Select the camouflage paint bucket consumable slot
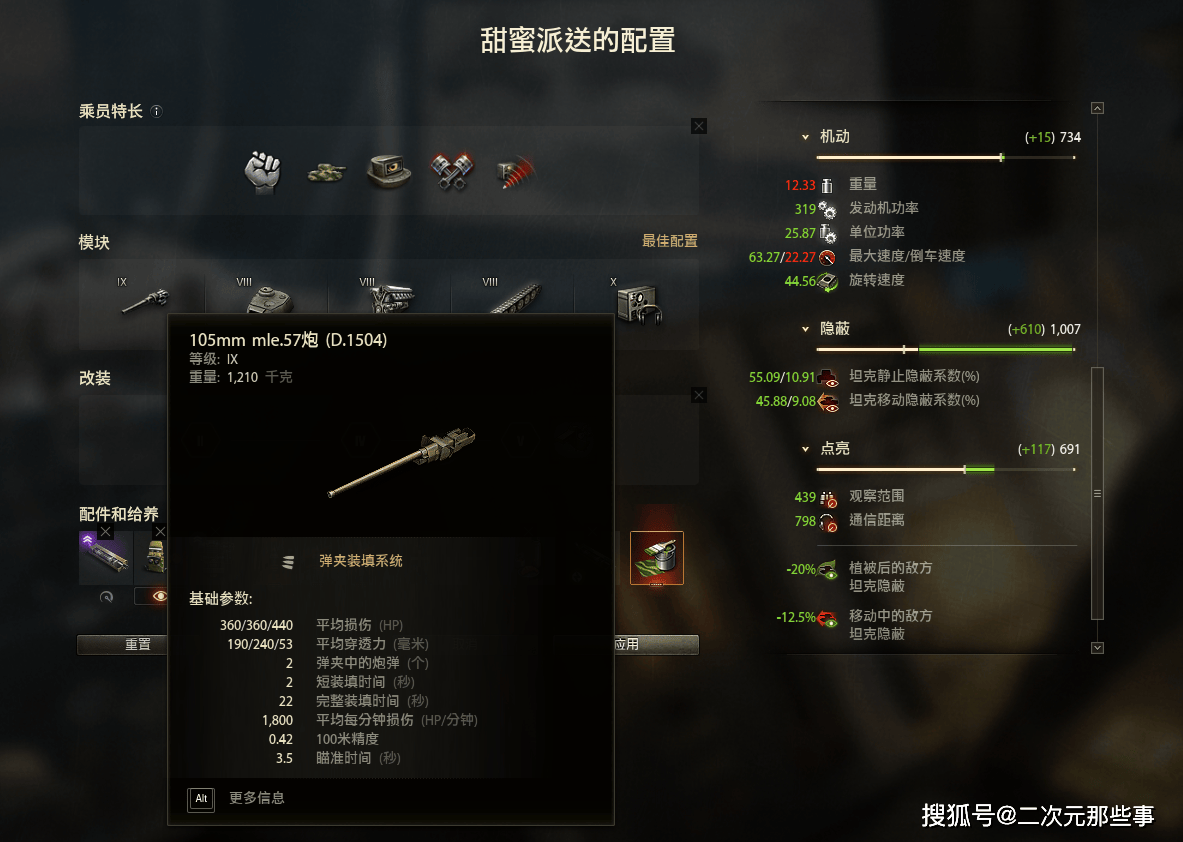The height and width of the screenshot is (842, 1183). tap(657, 558)
